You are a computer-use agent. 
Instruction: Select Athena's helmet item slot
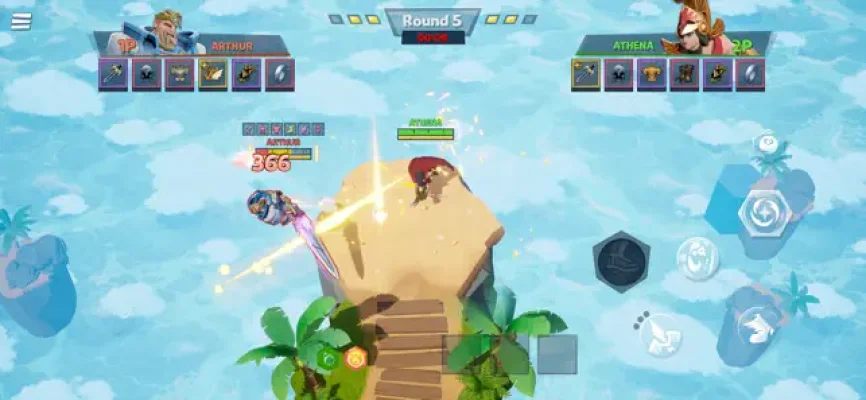(619, 75)
